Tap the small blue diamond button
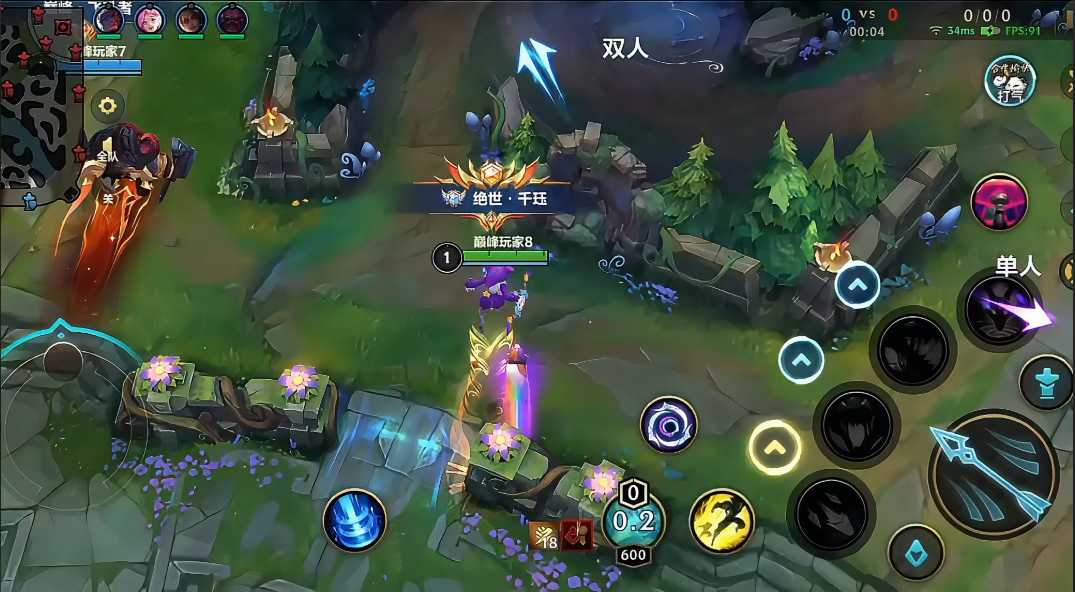Viewport: 1075px width, 592px height. click(x=916, y=551)
